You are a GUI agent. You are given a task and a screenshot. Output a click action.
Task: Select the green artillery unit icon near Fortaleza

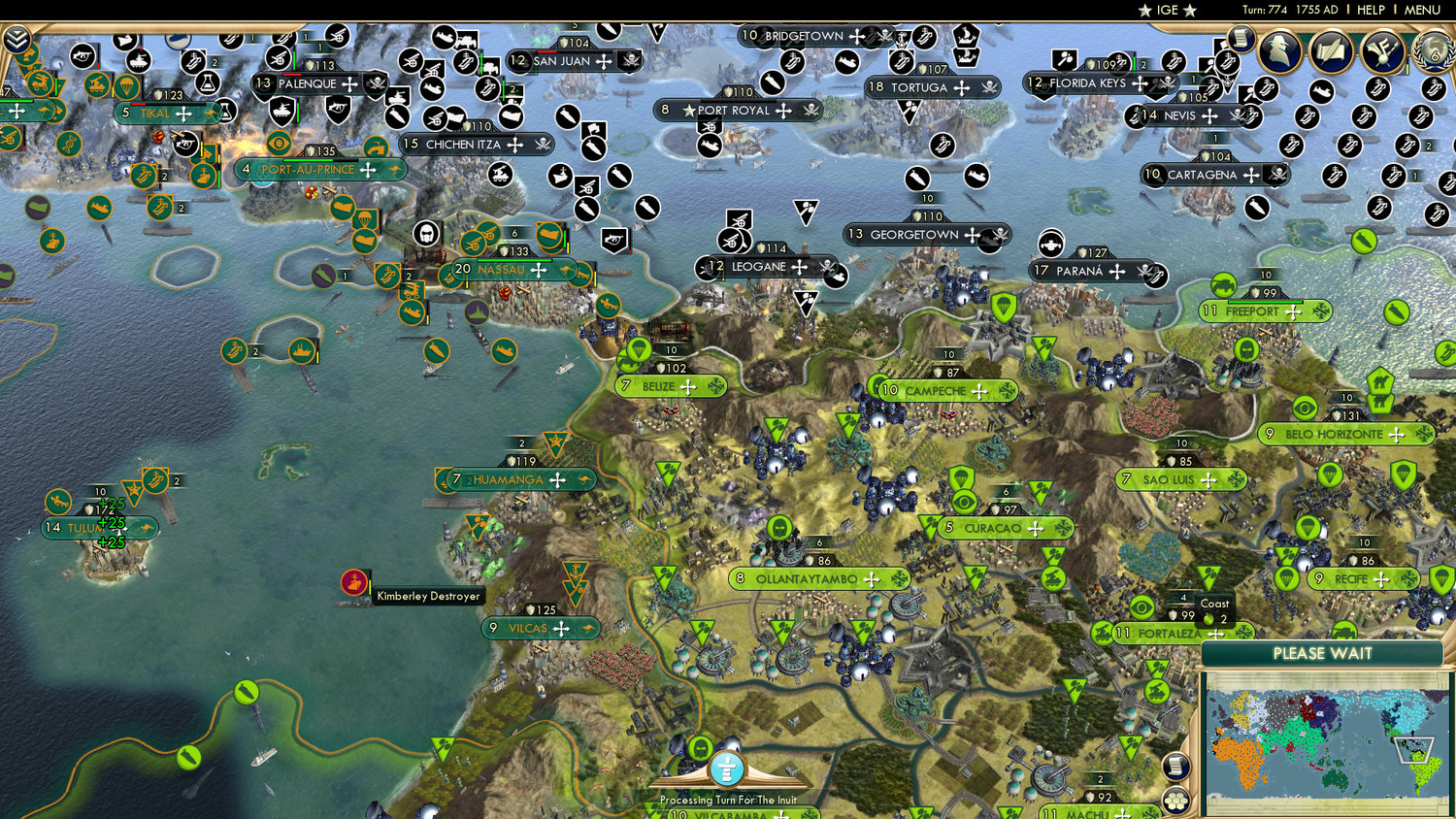(x=1102, y=631)
